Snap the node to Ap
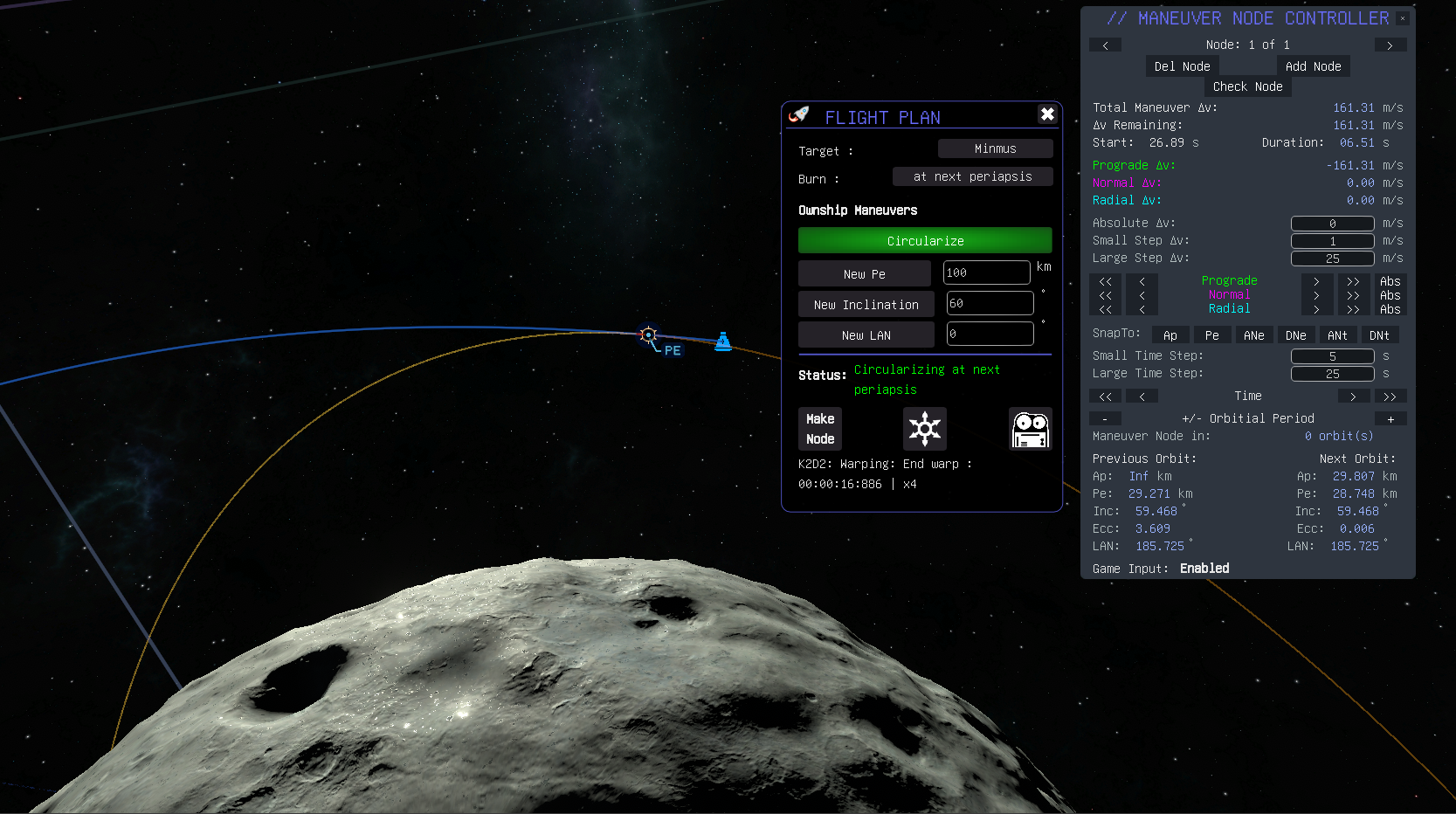This screenshot has width=1456, height=814. (1170, 335)
